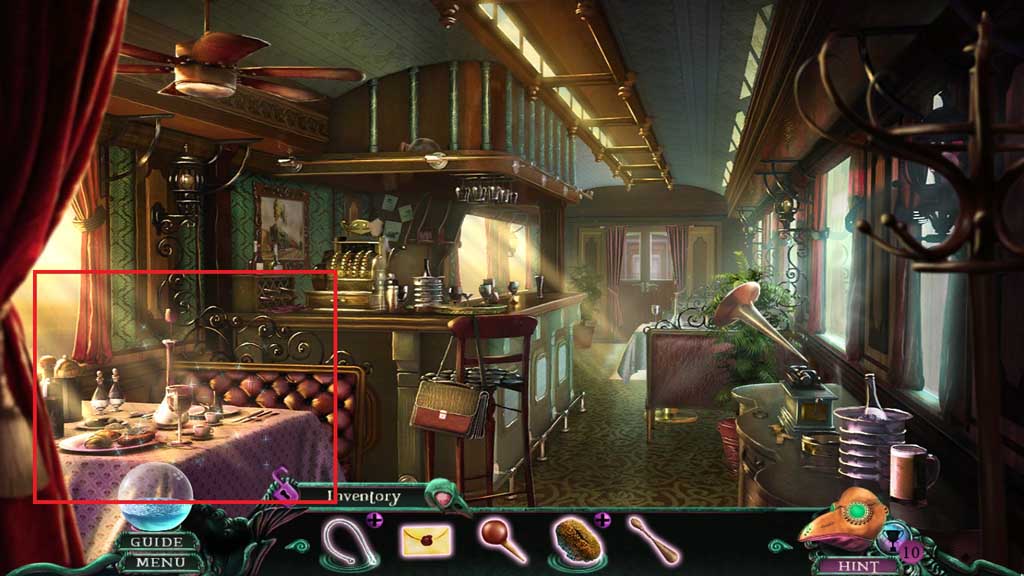Select the wooden stick inventory item

[x=653, y=540]
